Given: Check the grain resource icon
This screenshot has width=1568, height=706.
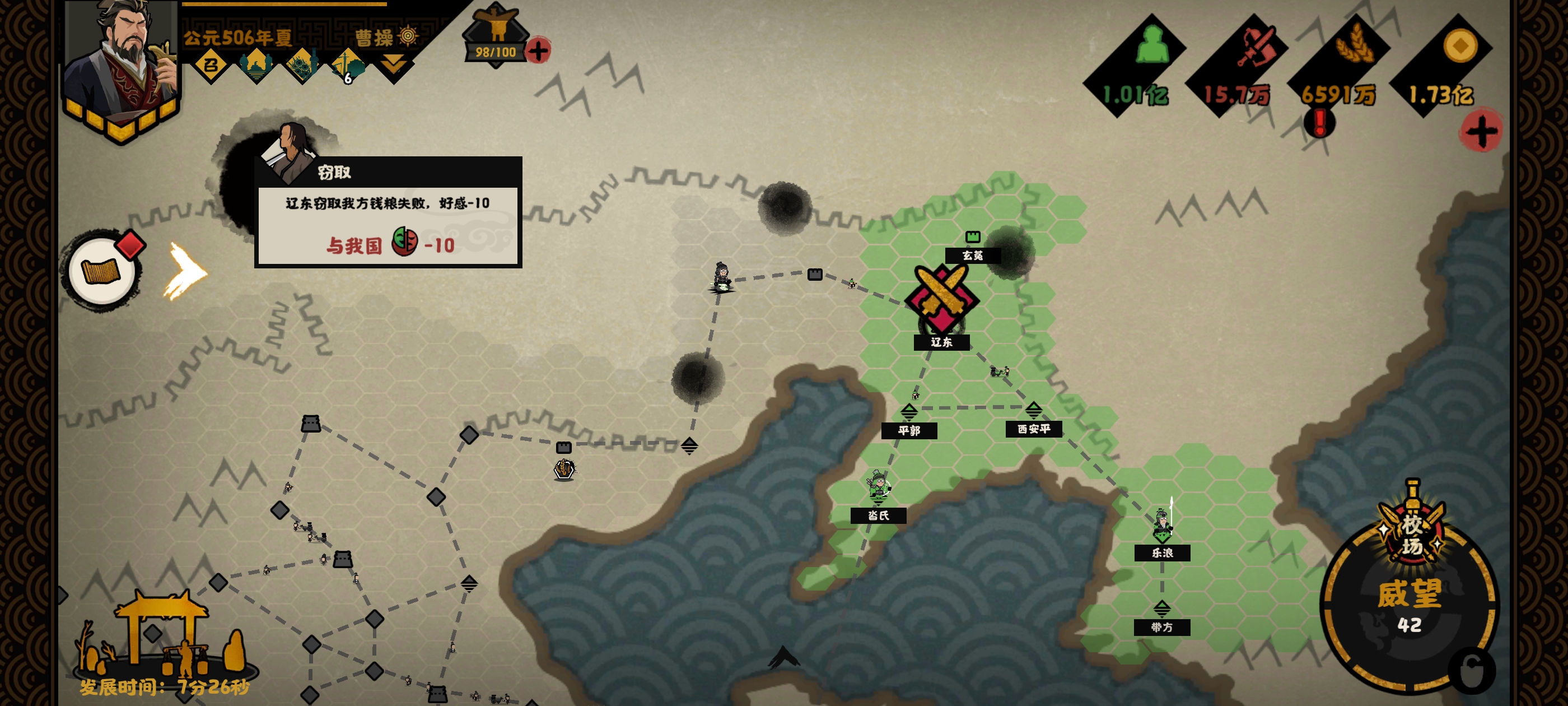Looking at the screenshot, I should point(1355,46).
